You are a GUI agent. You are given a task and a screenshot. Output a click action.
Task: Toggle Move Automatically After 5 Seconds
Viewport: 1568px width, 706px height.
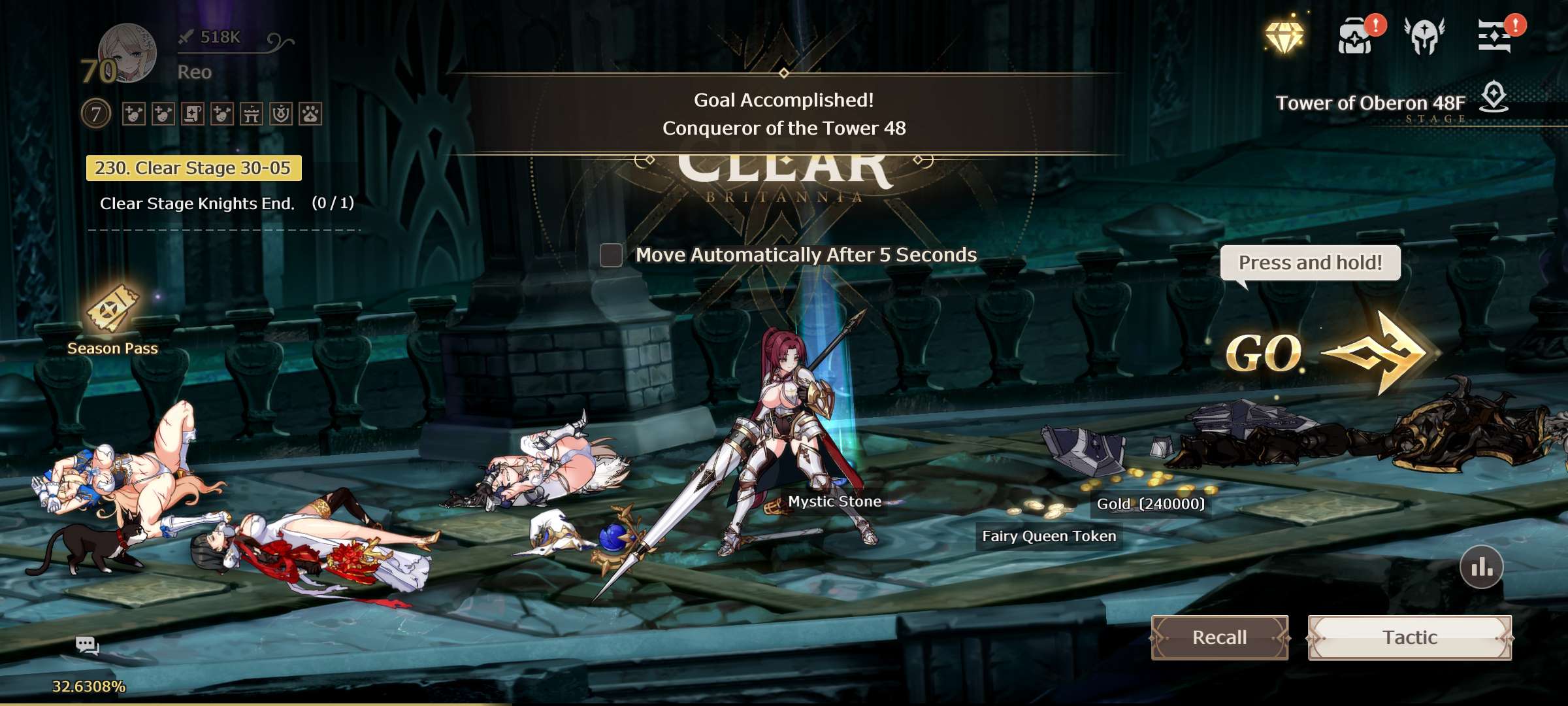point(612,255)
